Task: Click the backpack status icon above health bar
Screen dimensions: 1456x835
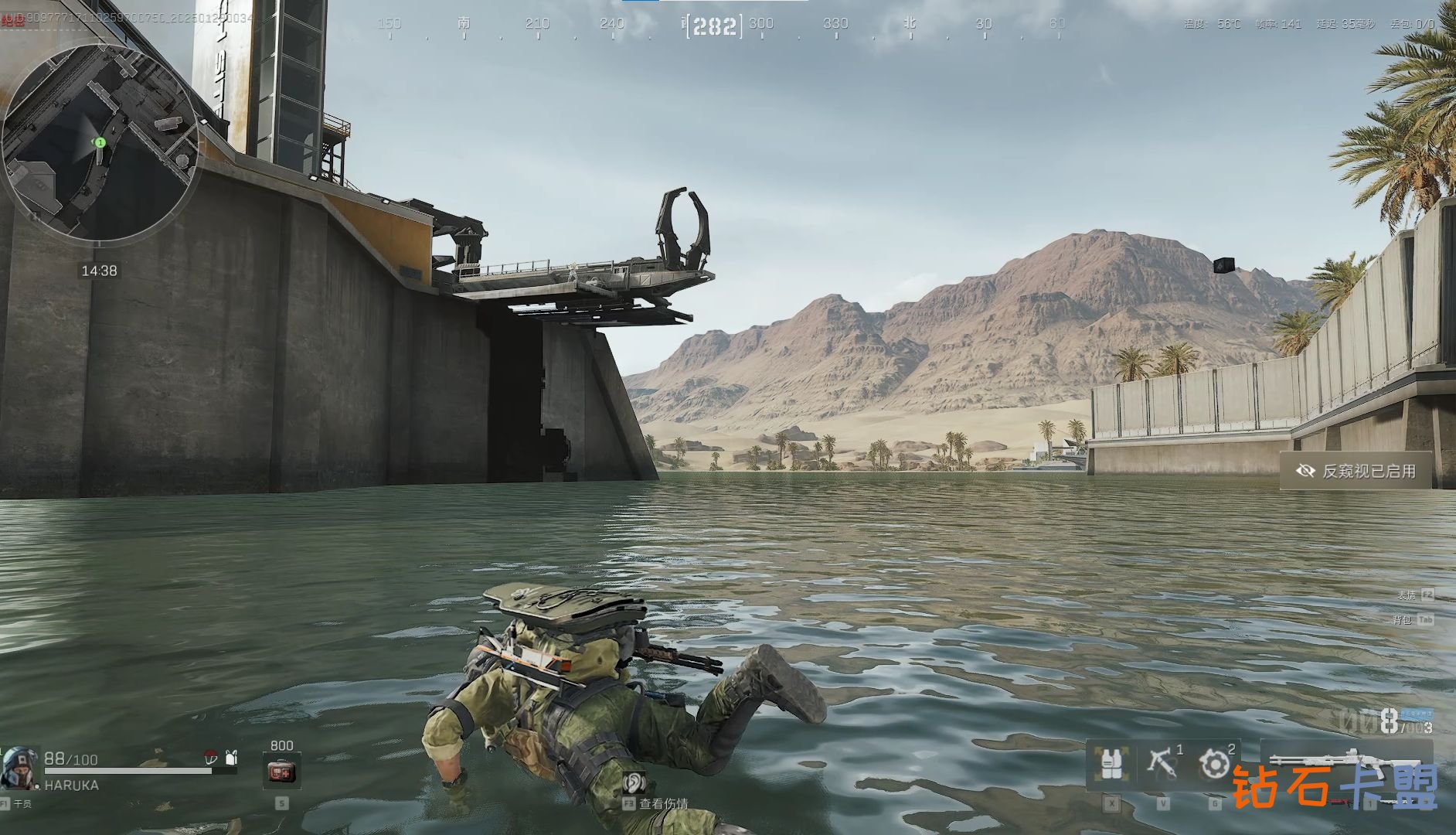Action: pos(231,758)
